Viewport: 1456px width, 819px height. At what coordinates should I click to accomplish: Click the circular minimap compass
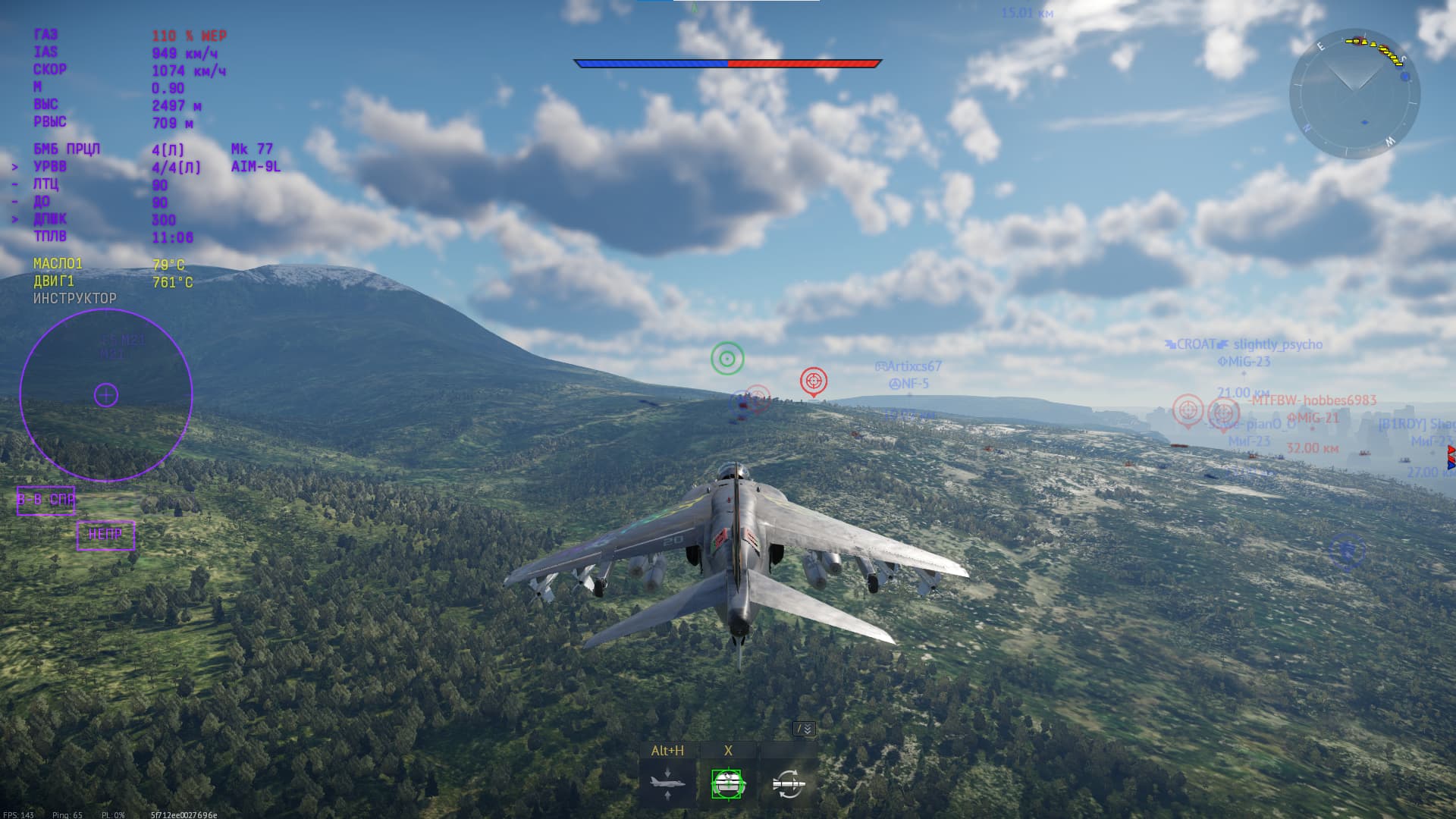click(1354, 94)
